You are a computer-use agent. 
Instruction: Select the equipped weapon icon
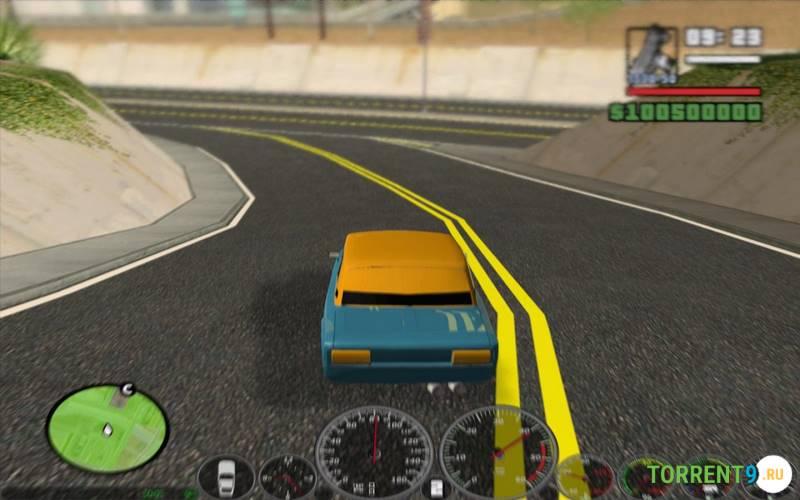tap(651, 55)
